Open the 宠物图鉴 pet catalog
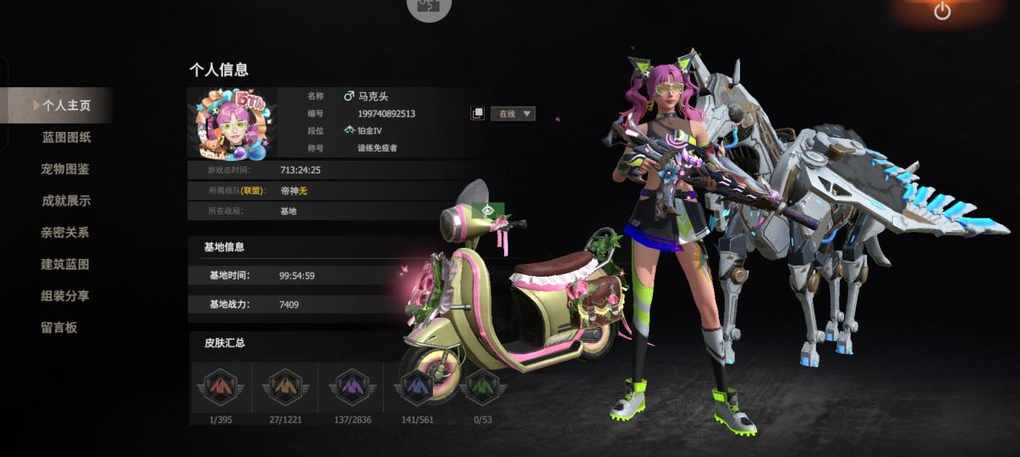The image size is (1020, 457). pyautogui.click(x=66, y=169)
